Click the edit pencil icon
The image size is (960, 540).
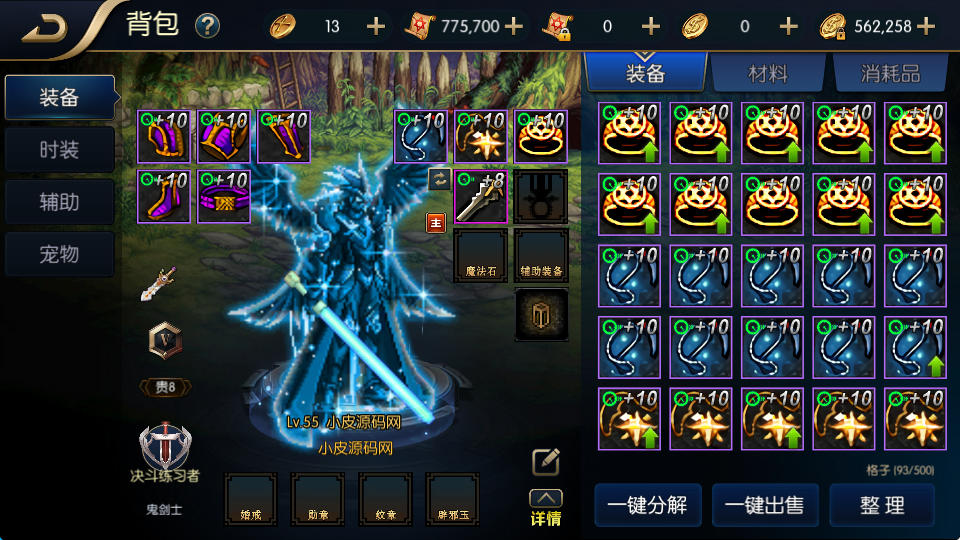point(546,461)
